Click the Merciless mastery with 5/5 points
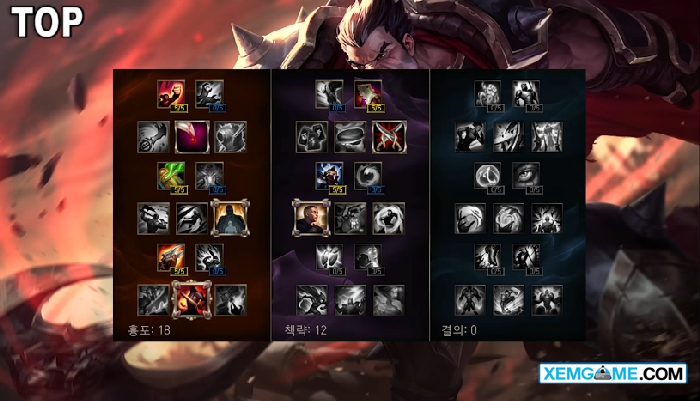700x401 pixels. [x=330, y=176]
